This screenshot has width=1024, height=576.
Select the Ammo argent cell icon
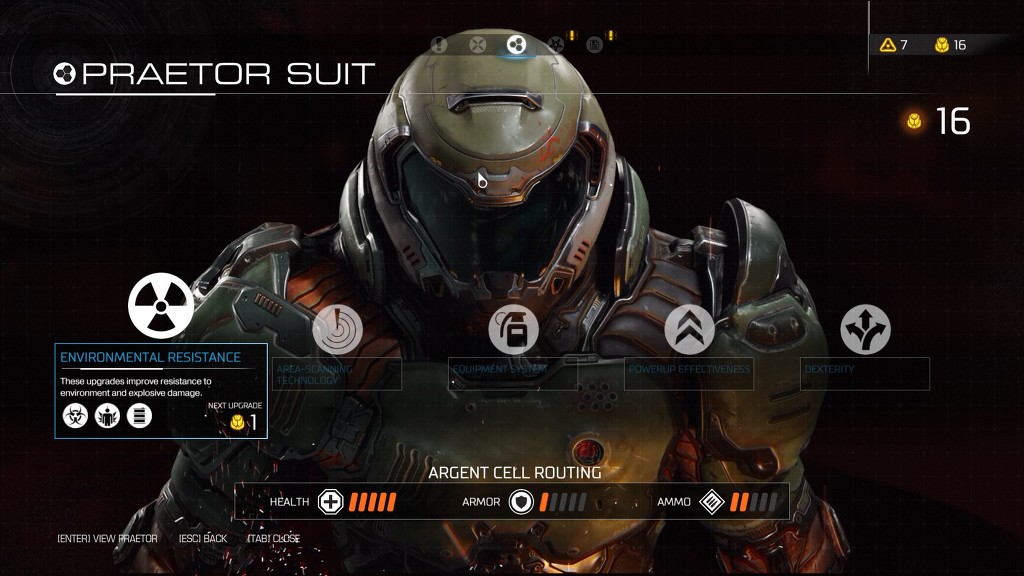point(711,502)
